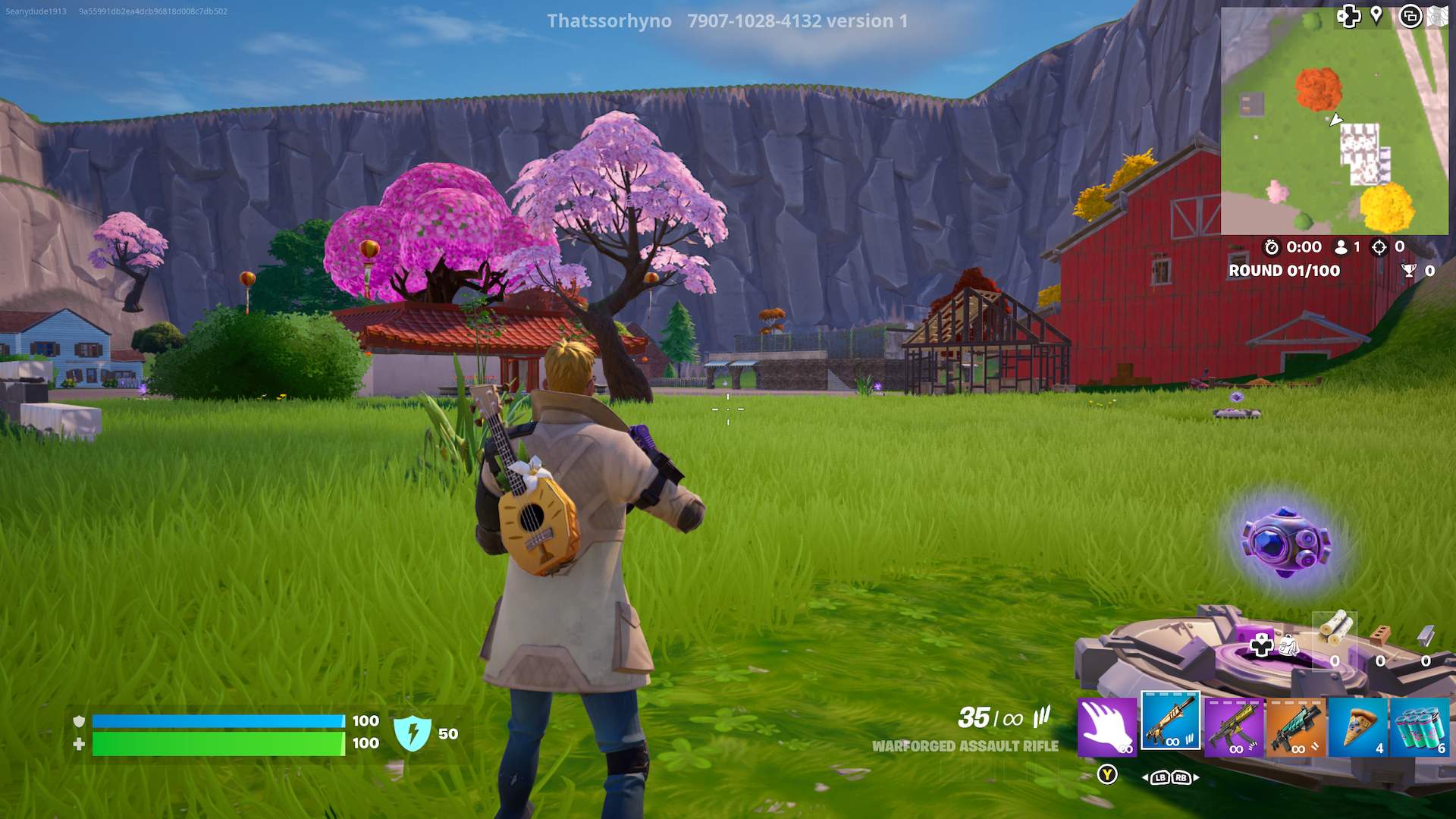Switch to the orange shotgun slot

1296,727
